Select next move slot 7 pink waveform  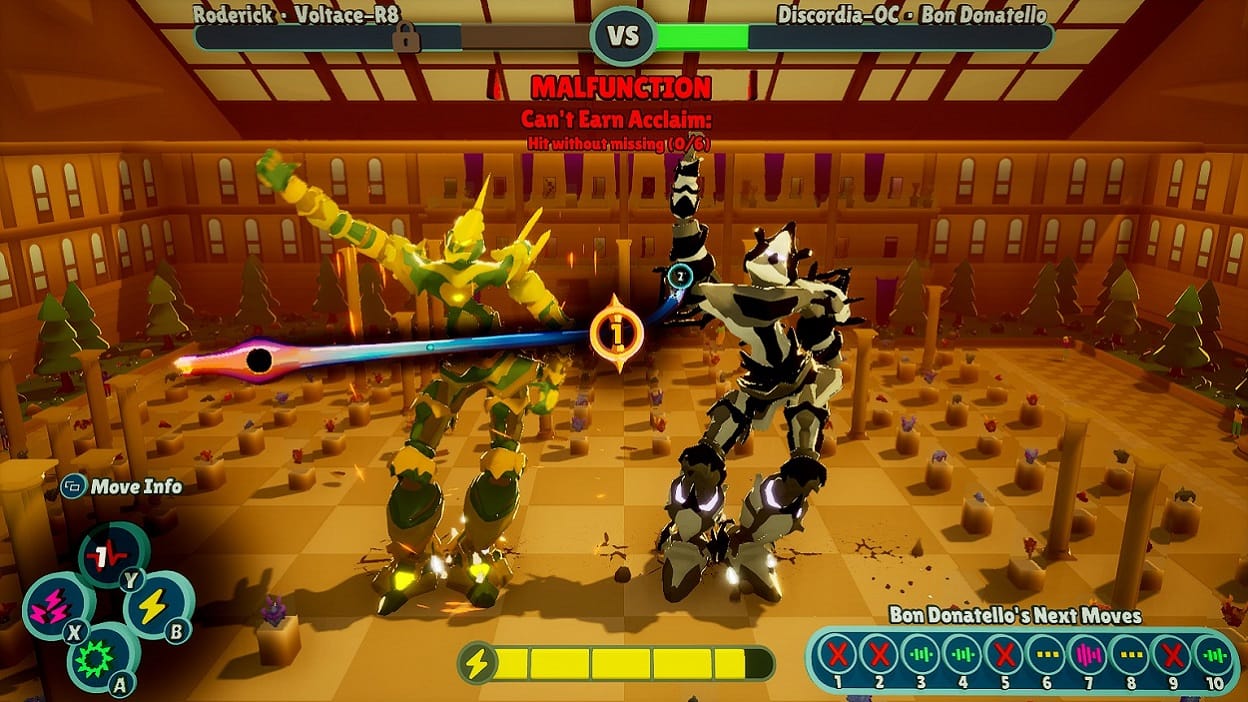(x=1088, y=655)
